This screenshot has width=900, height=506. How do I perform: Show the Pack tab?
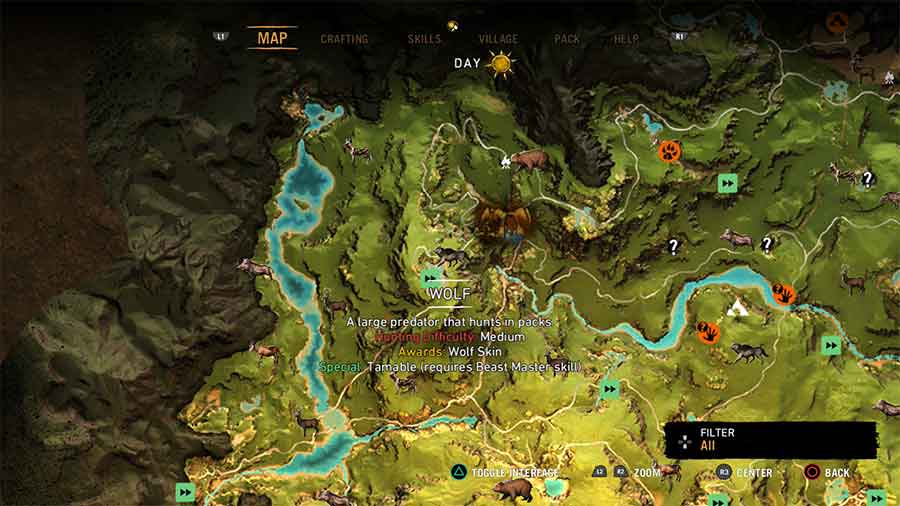(x=567, y=39)
